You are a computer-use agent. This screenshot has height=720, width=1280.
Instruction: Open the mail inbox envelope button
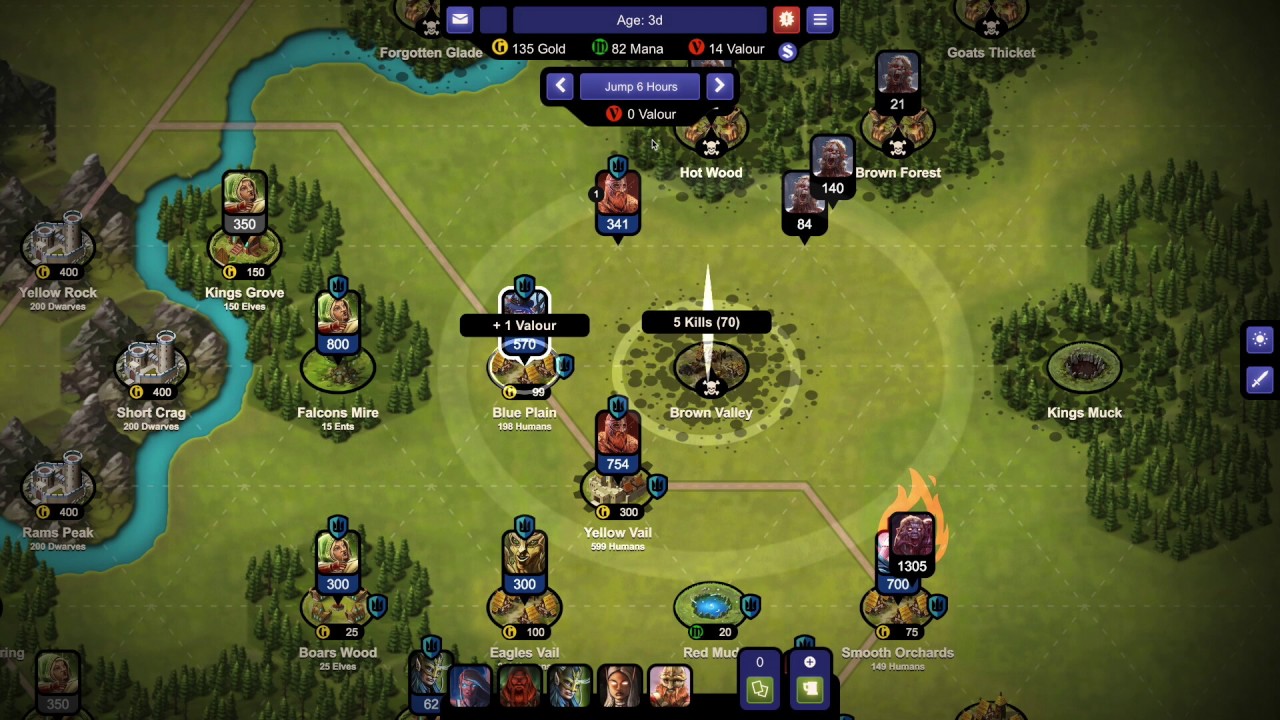(x=459, y=19)
